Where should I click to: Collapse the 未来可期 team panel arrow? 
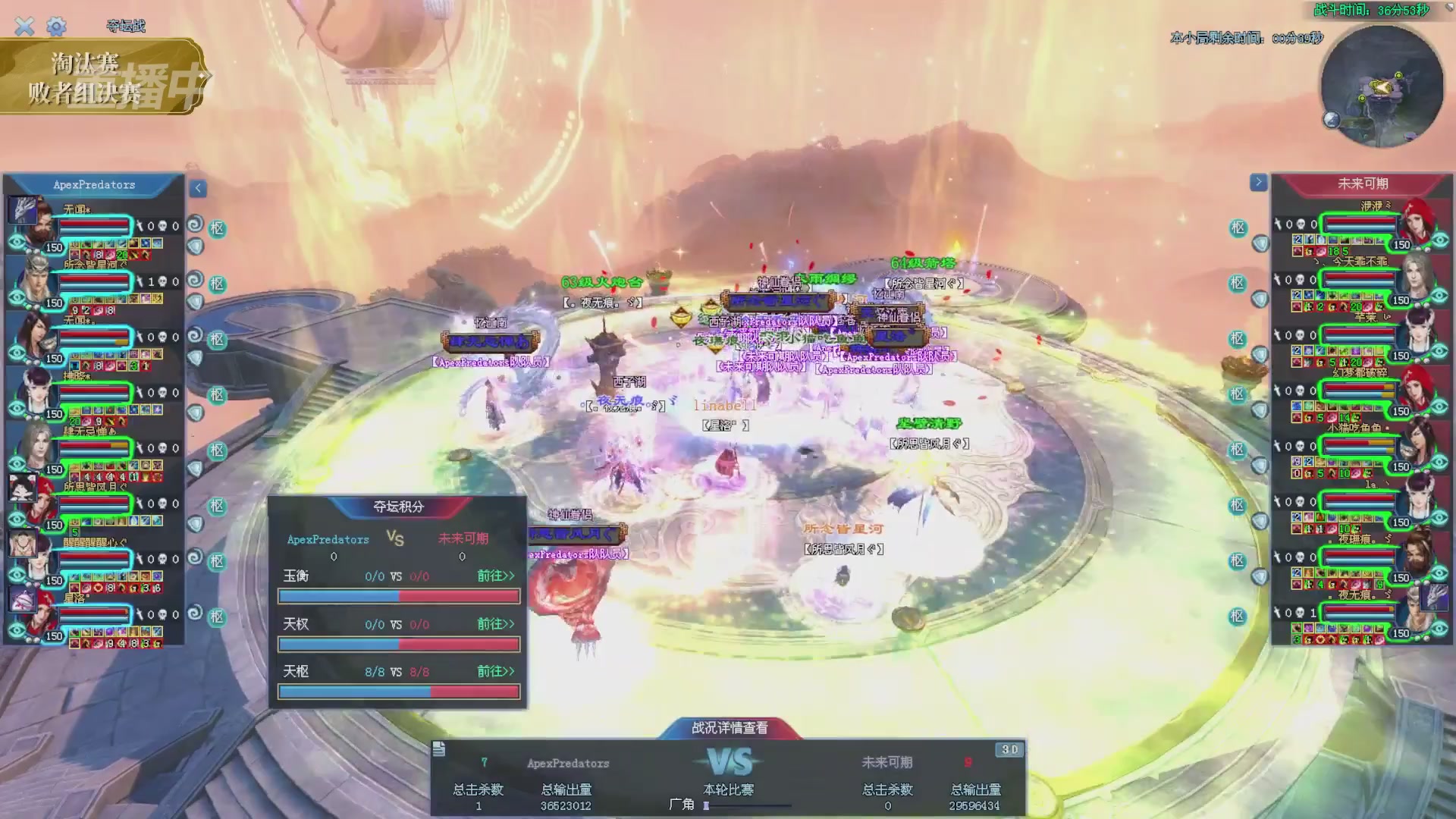(x=1258, y=183)
